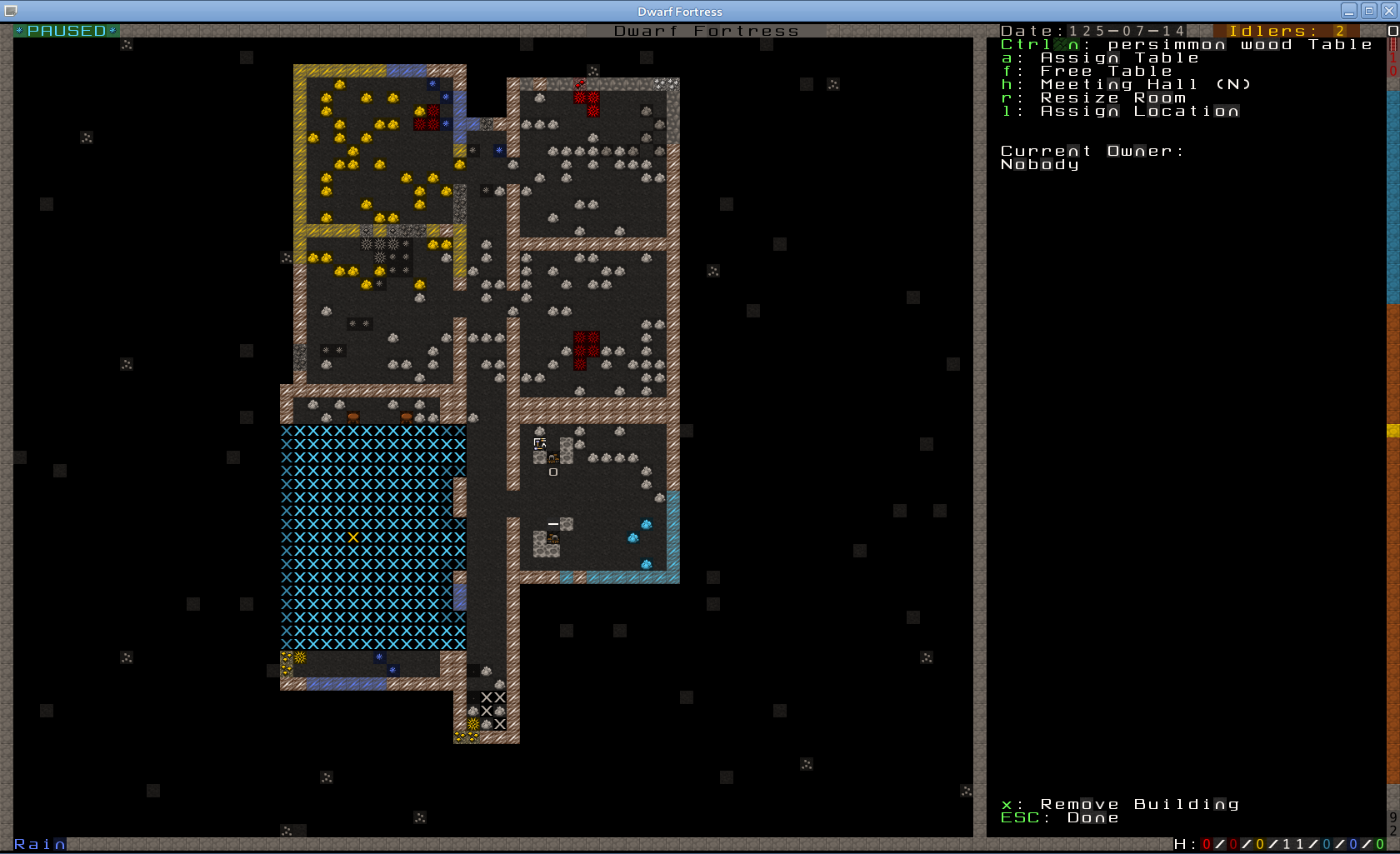Select the Assign Table option

point(1118,58)
